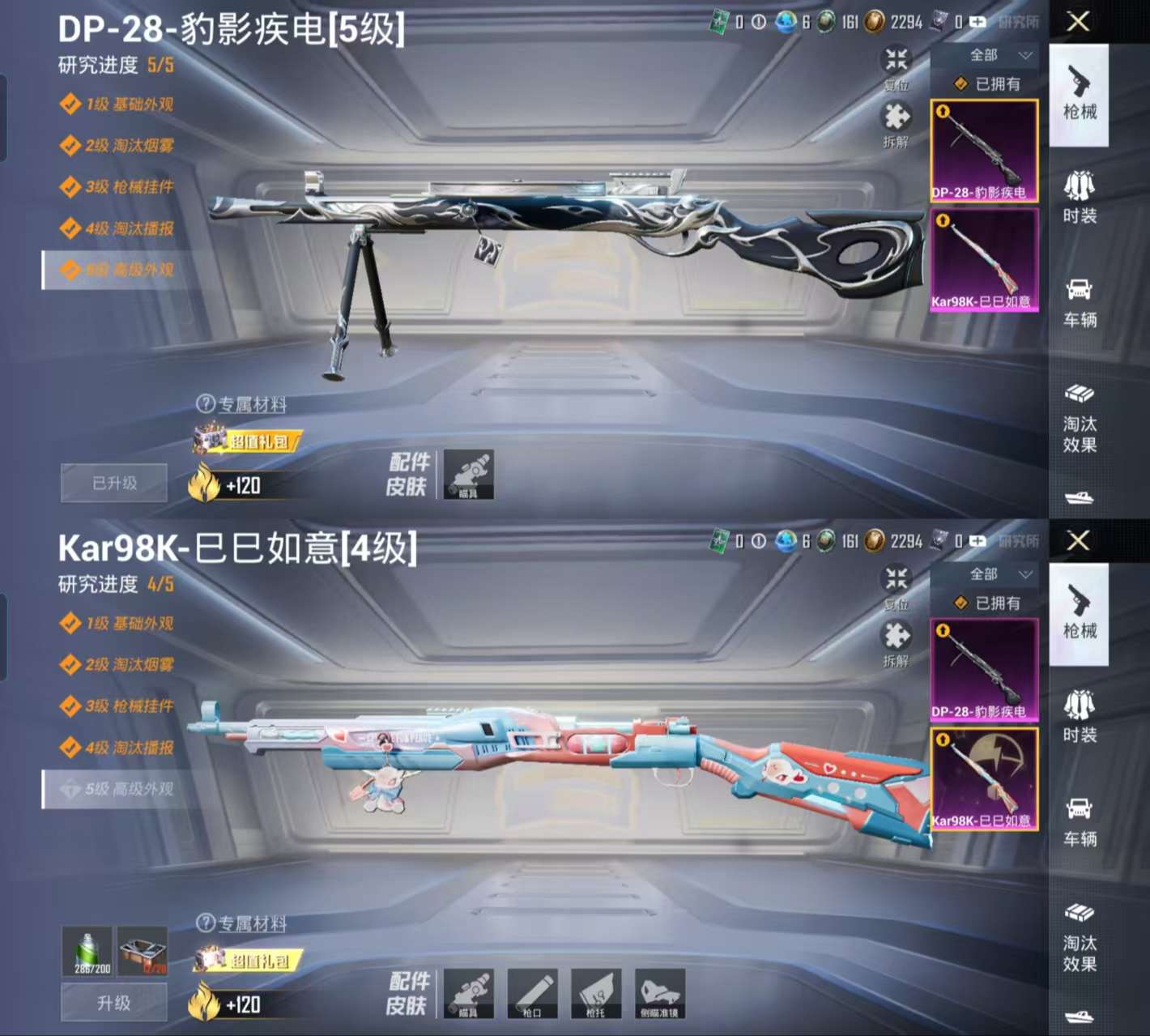This screenshot has height=1036, width=1150.
Task: Open the 拆解 dismantle panel icon
Action: click(895, 122)
